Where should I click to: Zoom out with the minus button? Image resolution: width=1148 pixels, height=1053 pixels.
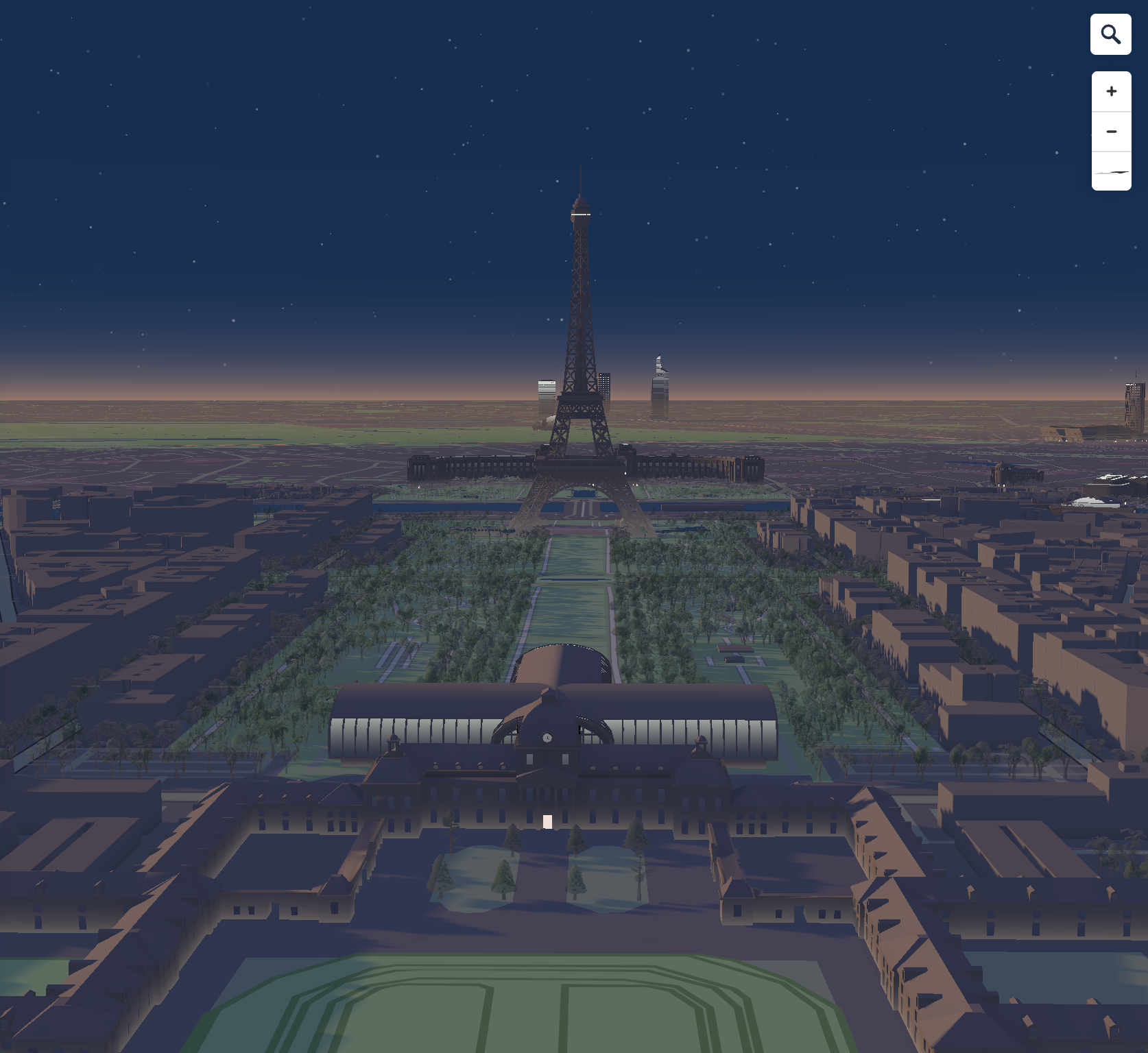[x=1111, y=132]
